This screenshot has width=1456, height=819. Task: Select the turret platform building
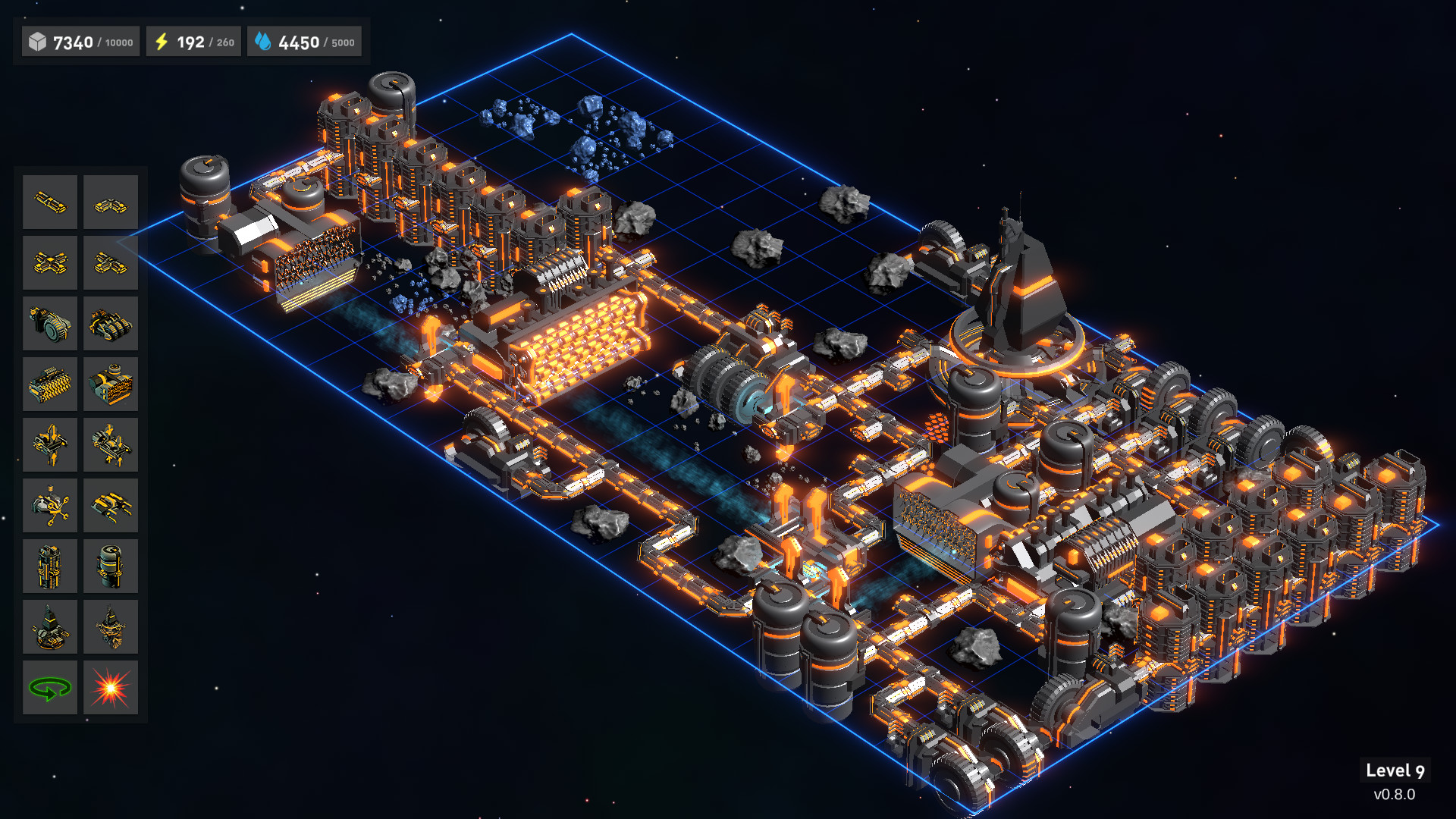[x=49, y=626]
